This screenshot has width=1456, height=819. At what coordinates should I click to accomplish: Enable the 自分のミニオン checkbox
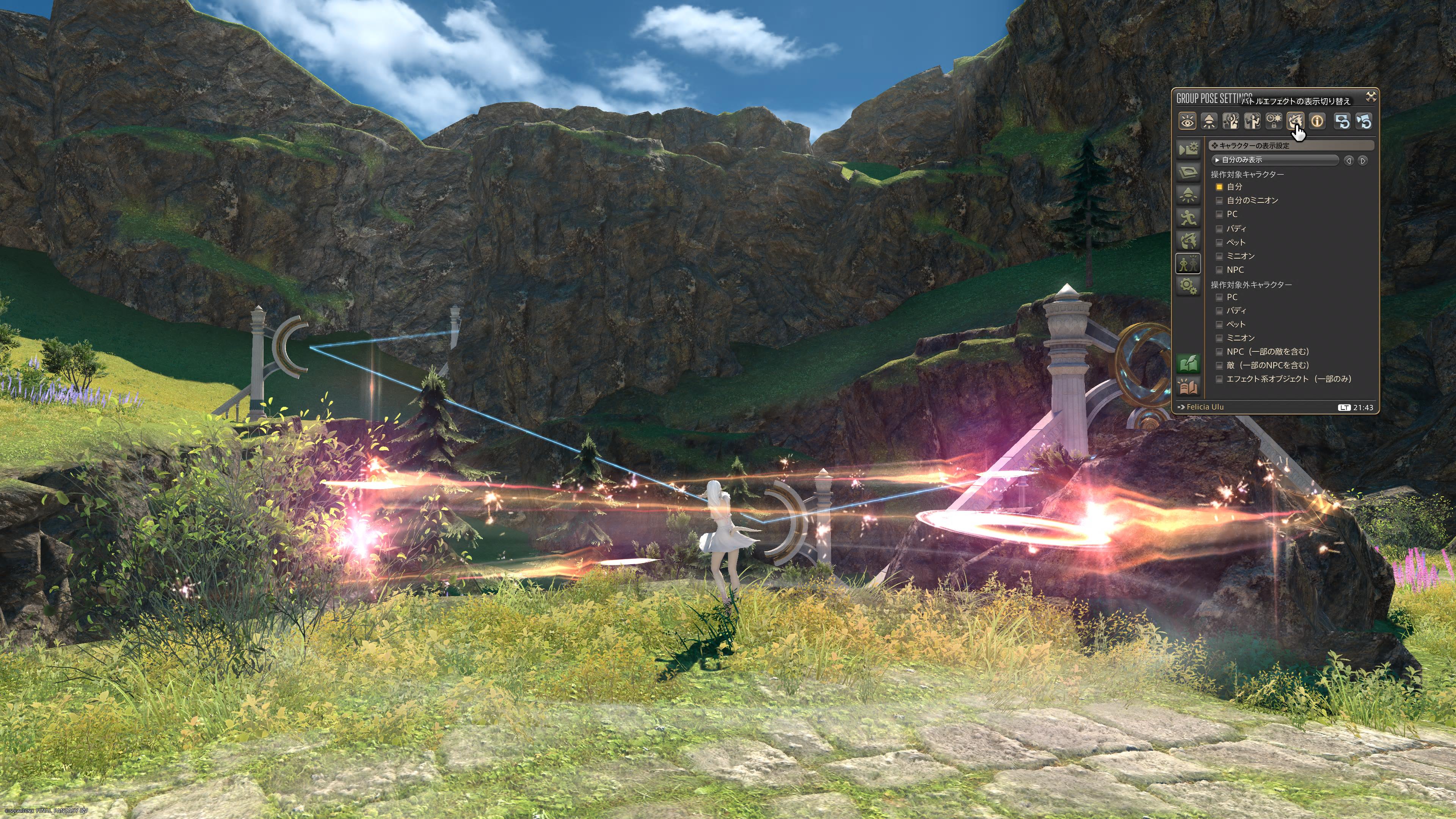click(x=1219, y=201)
